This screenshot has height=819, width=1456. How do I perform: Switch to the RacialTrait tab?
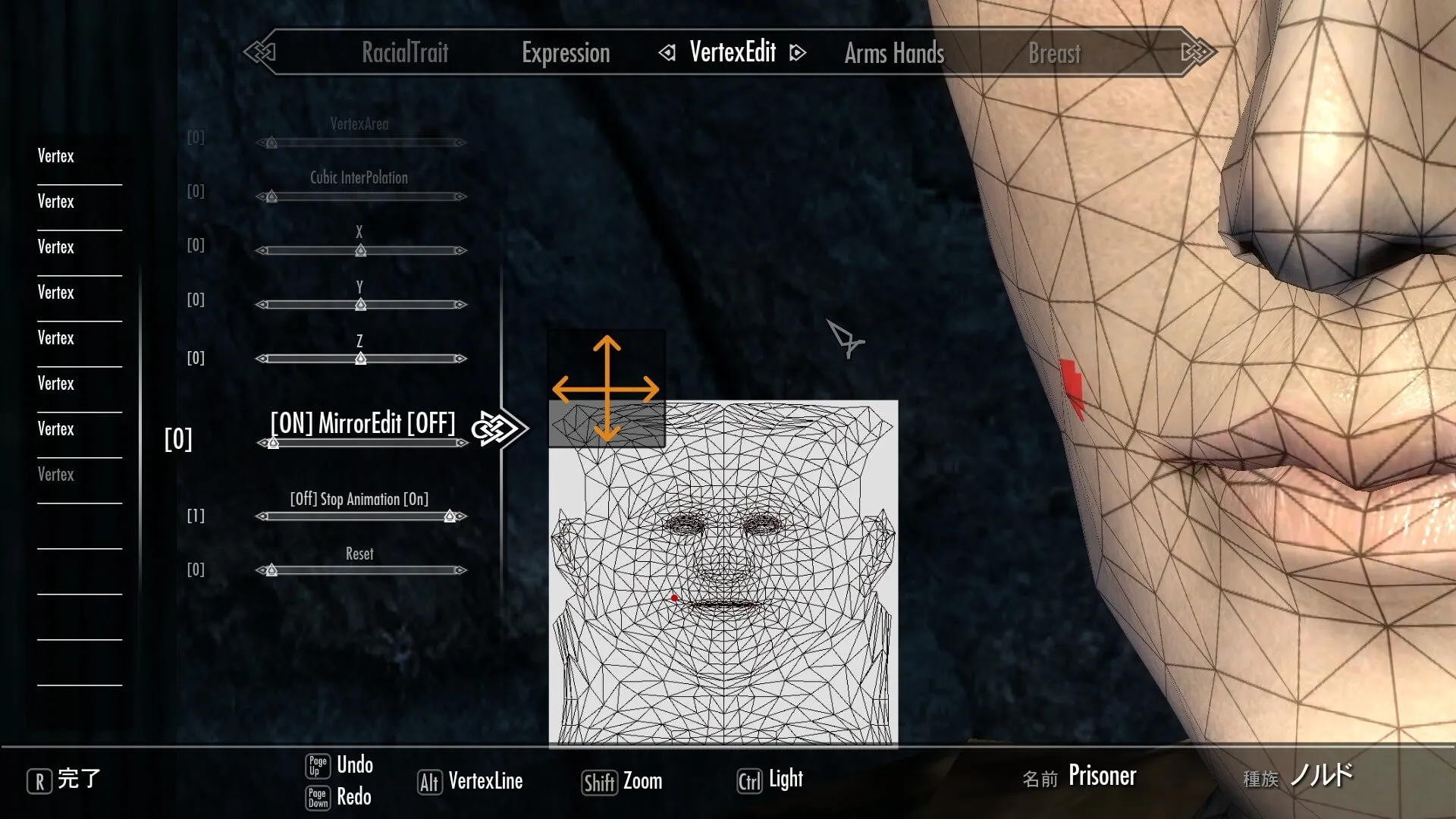point(405,52)
